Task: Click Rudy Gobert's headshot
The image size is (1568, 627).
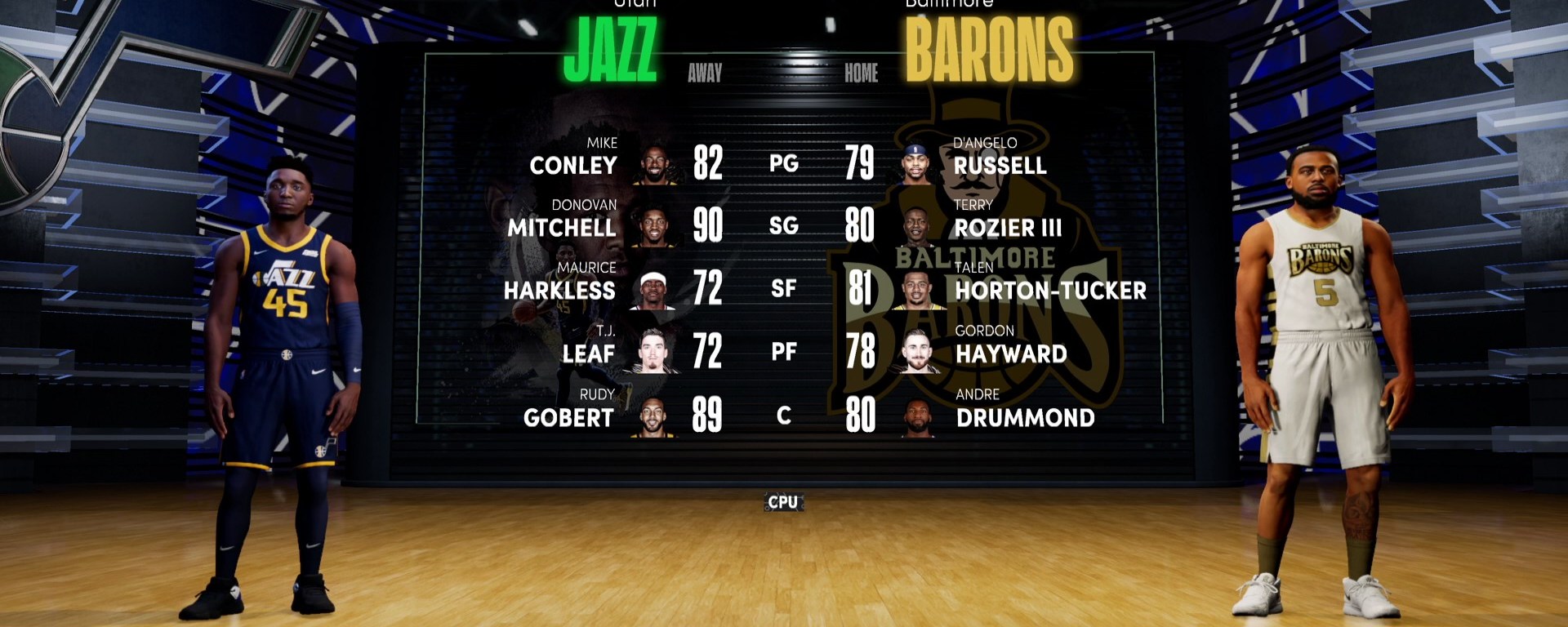Action: [x=653, y=416]
